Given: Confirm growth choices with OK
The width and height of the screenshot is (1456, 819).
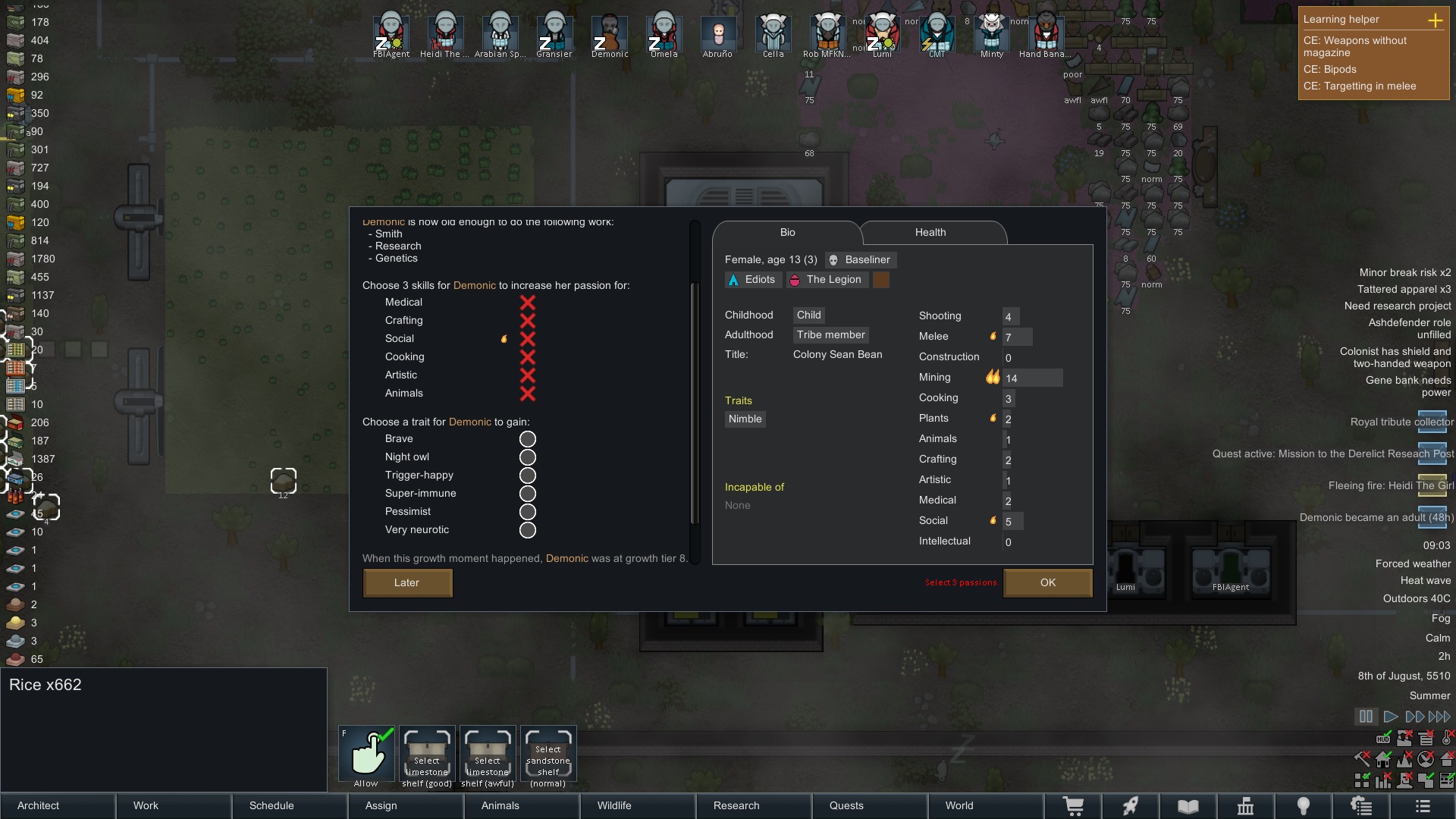Looking at the screenshot, I should (1047, 582).
